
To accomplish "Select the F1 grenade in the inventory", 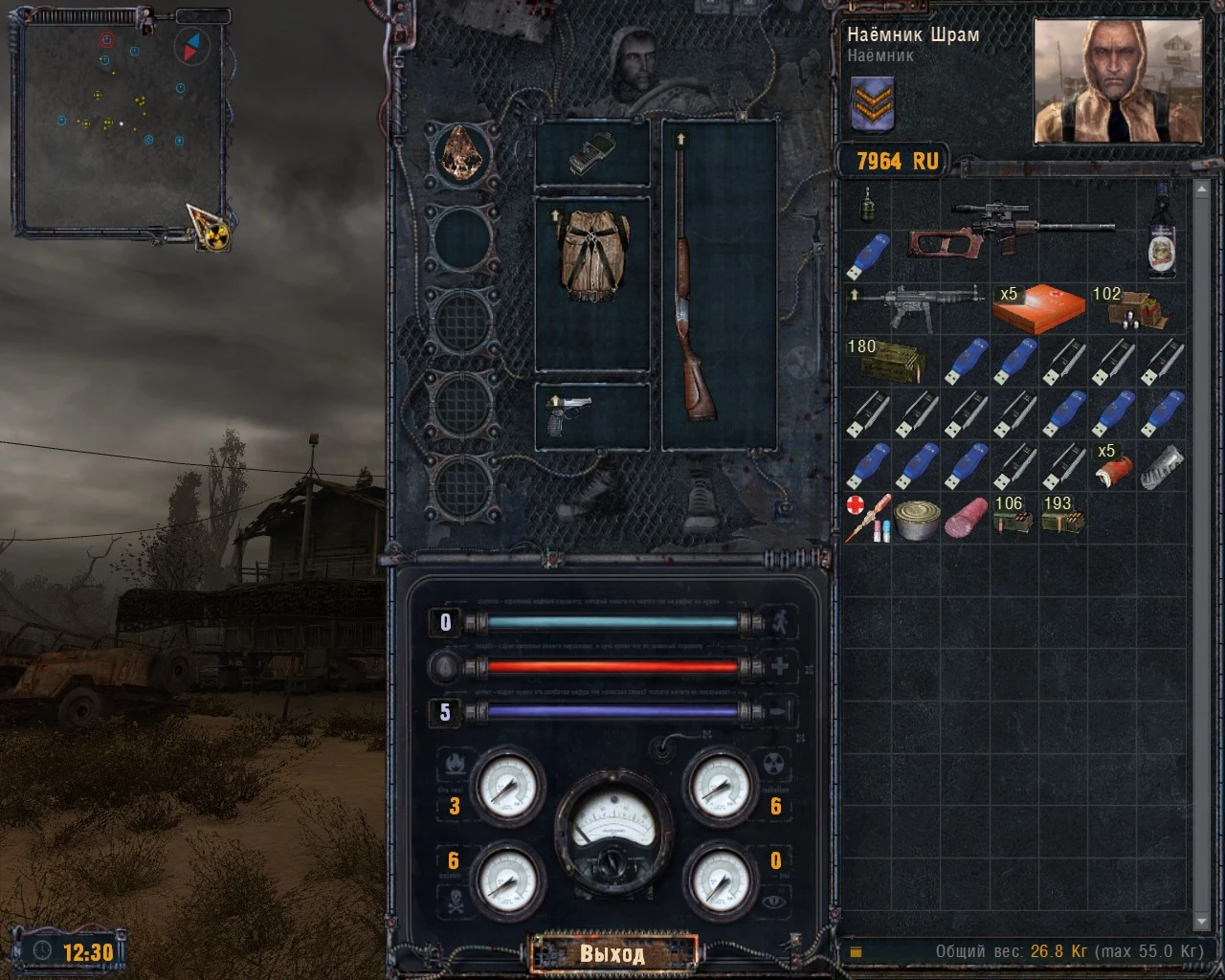I will (x=869, y=206).
